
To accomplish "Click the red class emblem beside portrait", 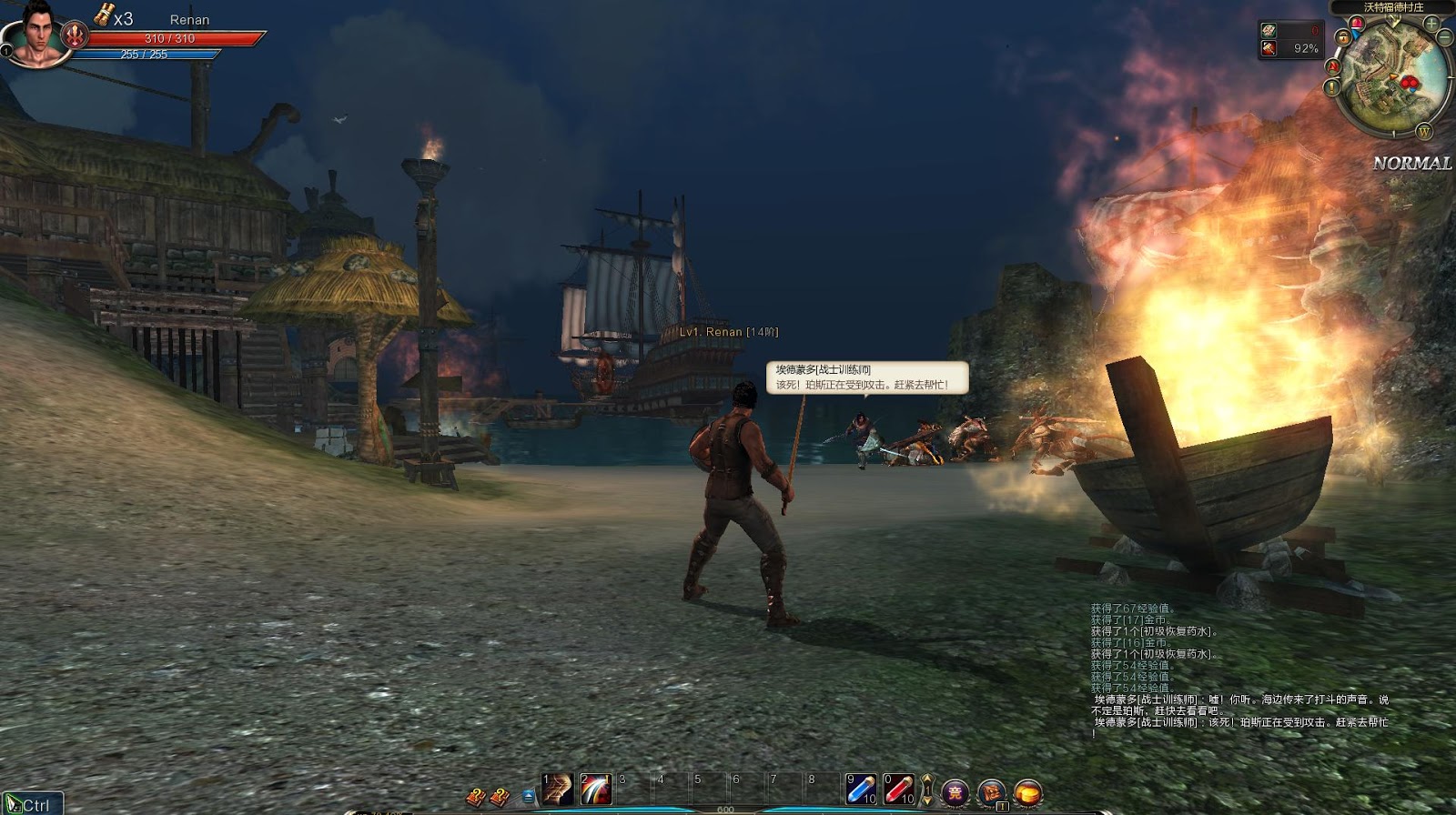I will coord(76,35).
